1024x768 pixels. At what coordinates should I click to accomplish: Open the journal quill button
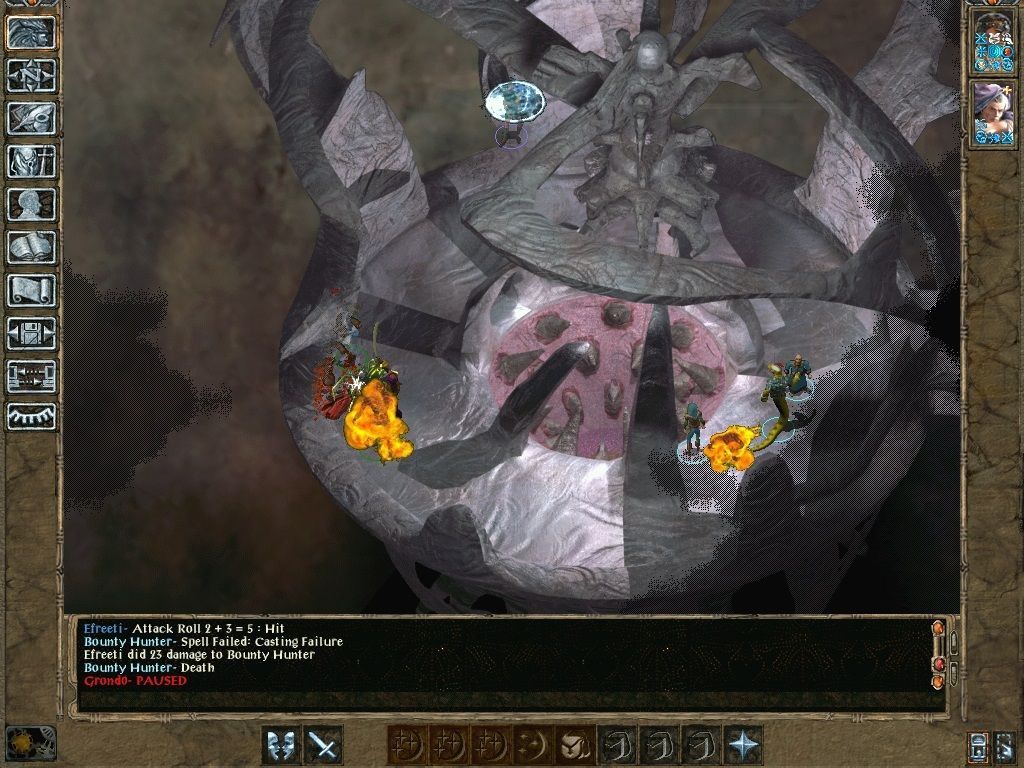point(32,118)
